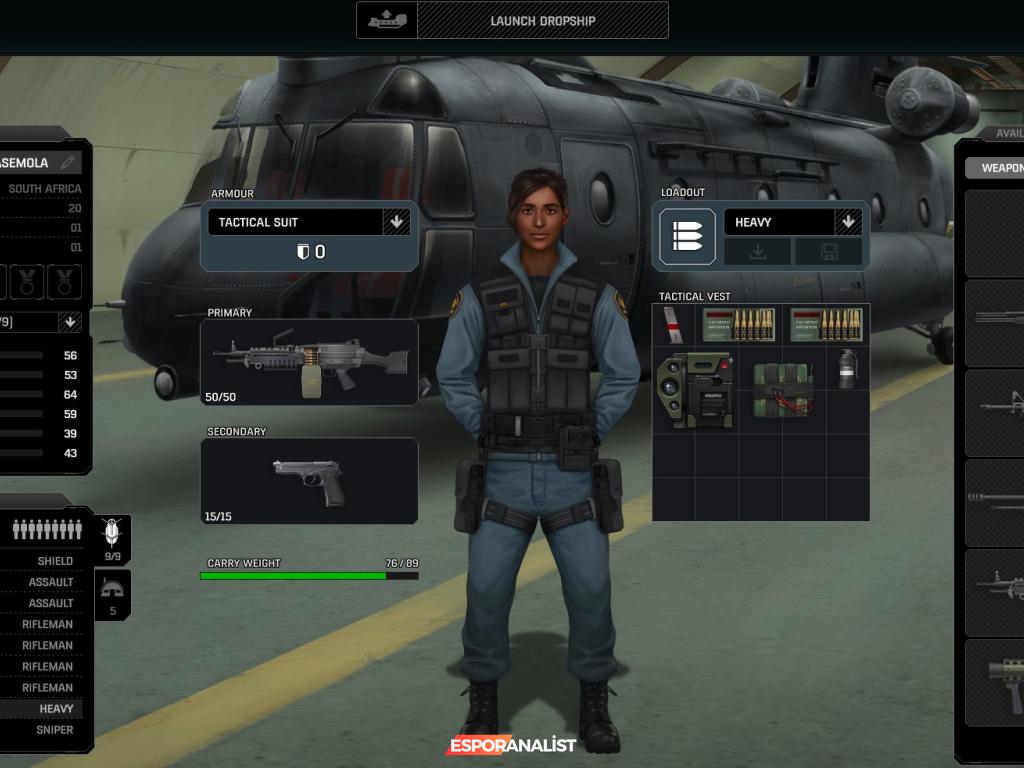Select the primary machine gun slot
1024x768 pixels.
[x=309, y=362]
